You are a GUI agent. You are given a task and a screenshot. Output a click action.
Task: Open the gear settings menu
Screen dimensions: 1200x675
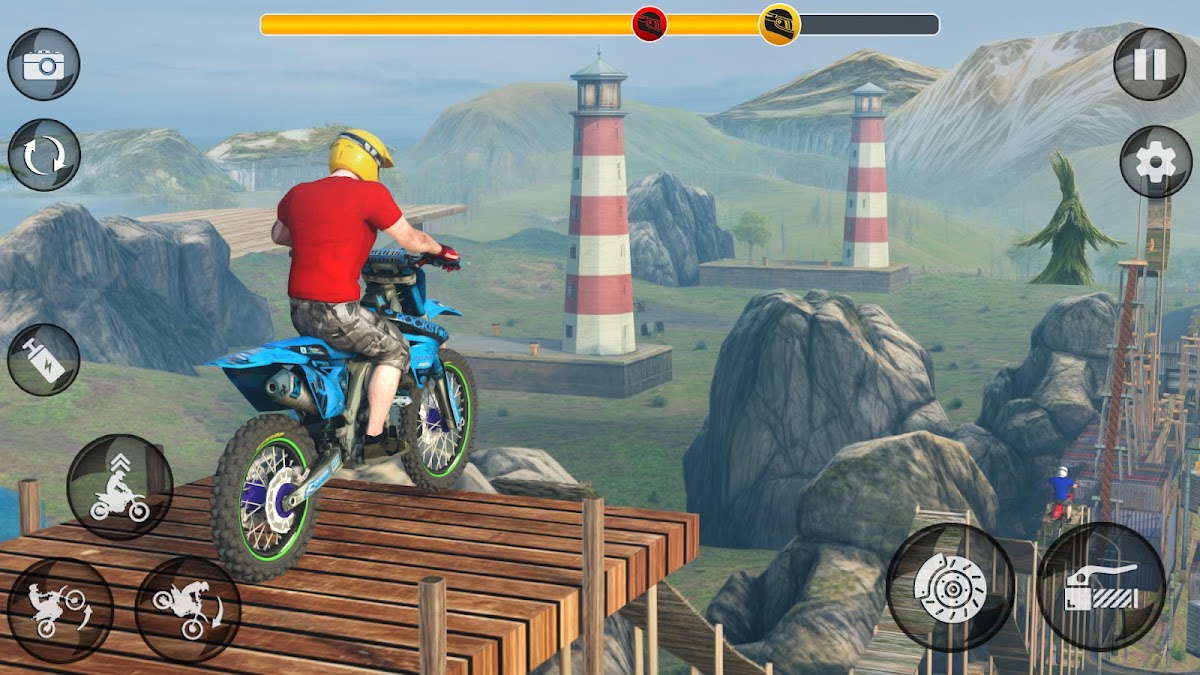point(1156,162)
